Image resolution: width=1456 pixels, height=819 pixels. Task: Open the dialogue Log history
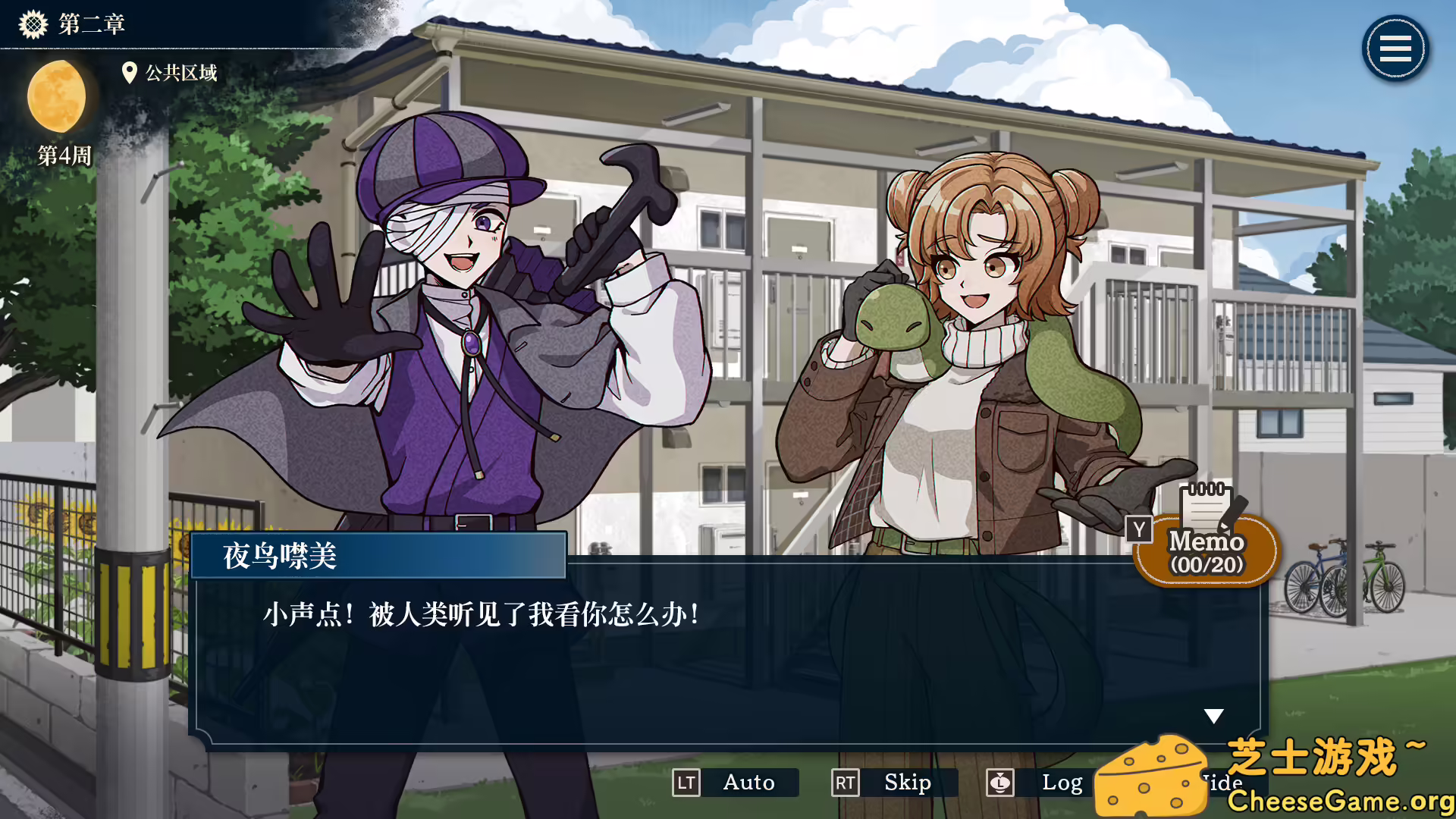(x=1063, y=783)
